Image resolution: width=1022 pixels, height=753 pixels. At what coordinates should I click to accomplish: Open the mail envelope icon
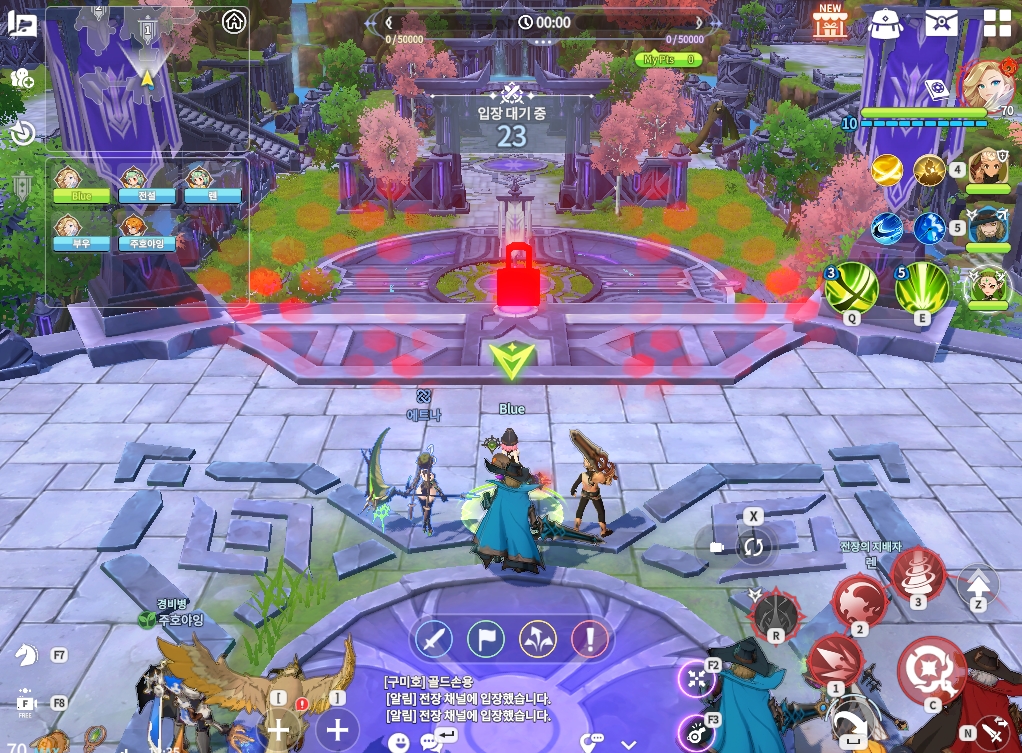(941, 21)
